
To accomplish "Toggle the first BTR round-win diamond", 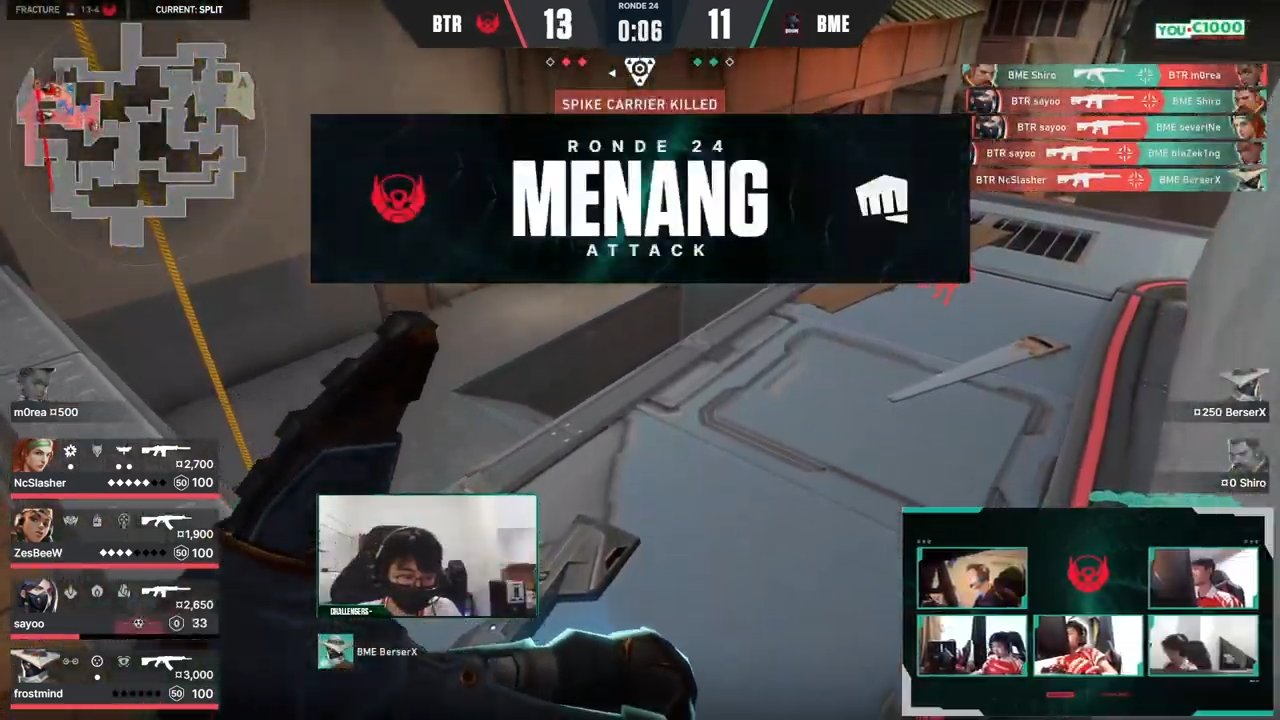I will click(x=550, y=62).
